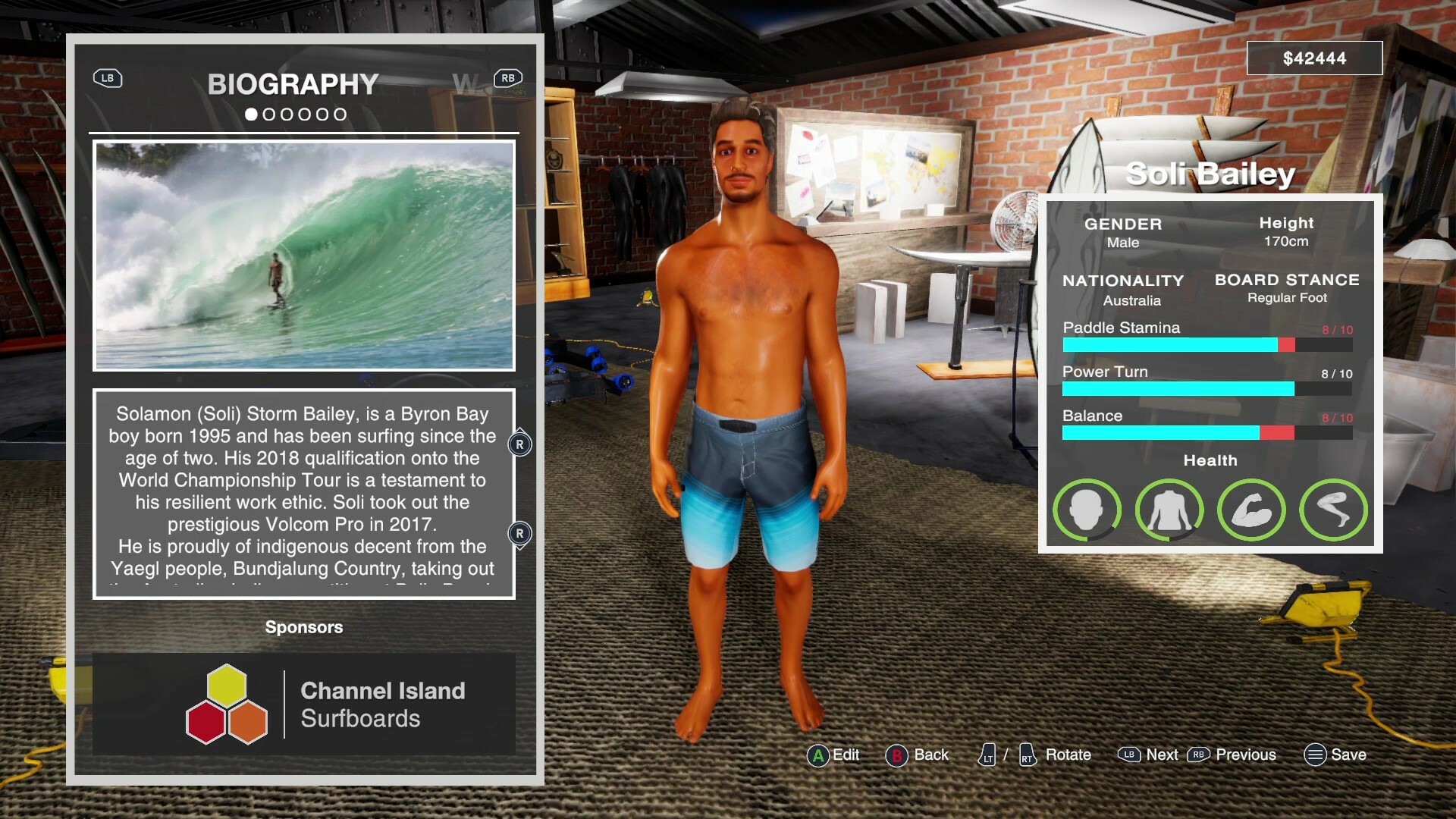Select the second page indicator dot
This screenshot has width=1456, height=819.
[x=270, y=115]
